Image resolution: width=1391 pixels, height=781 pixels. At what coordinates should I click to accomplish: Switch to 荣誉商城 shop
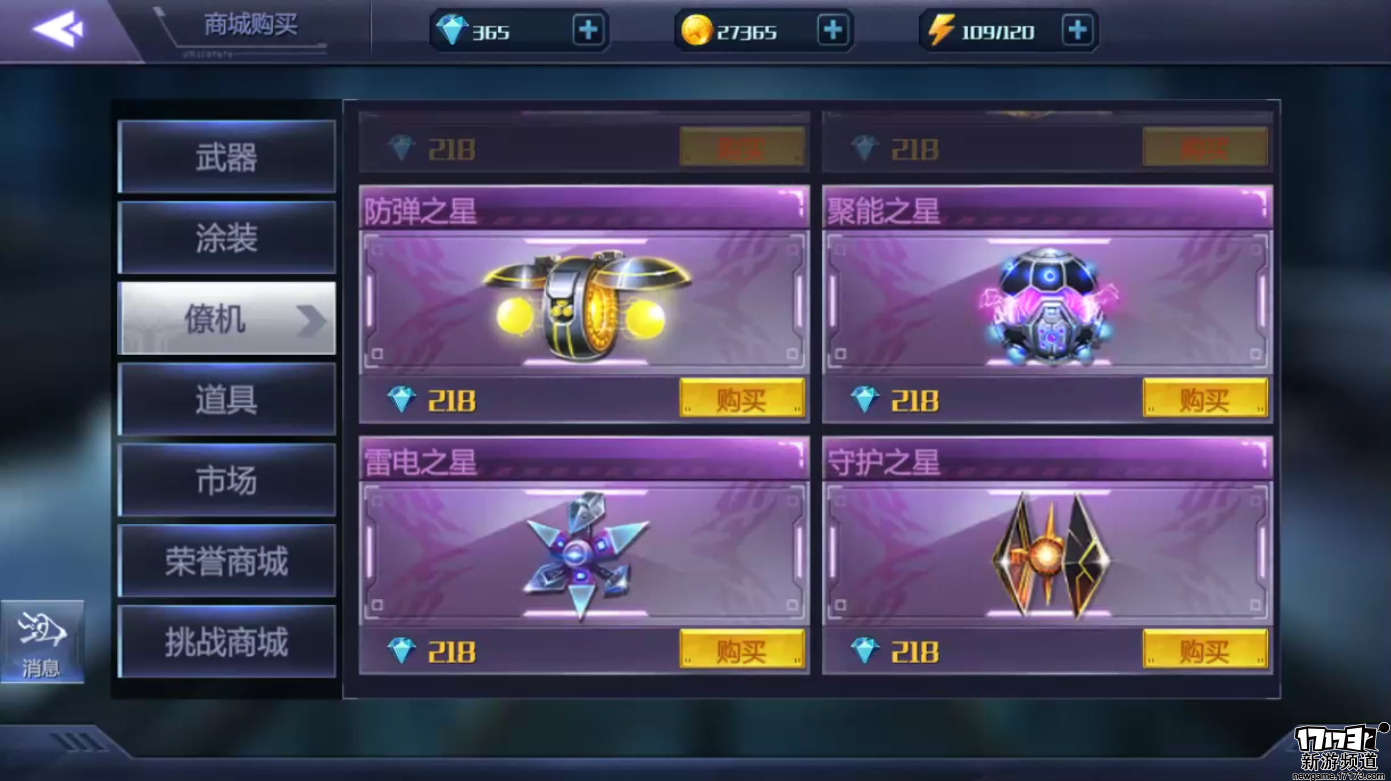(227, 562)
